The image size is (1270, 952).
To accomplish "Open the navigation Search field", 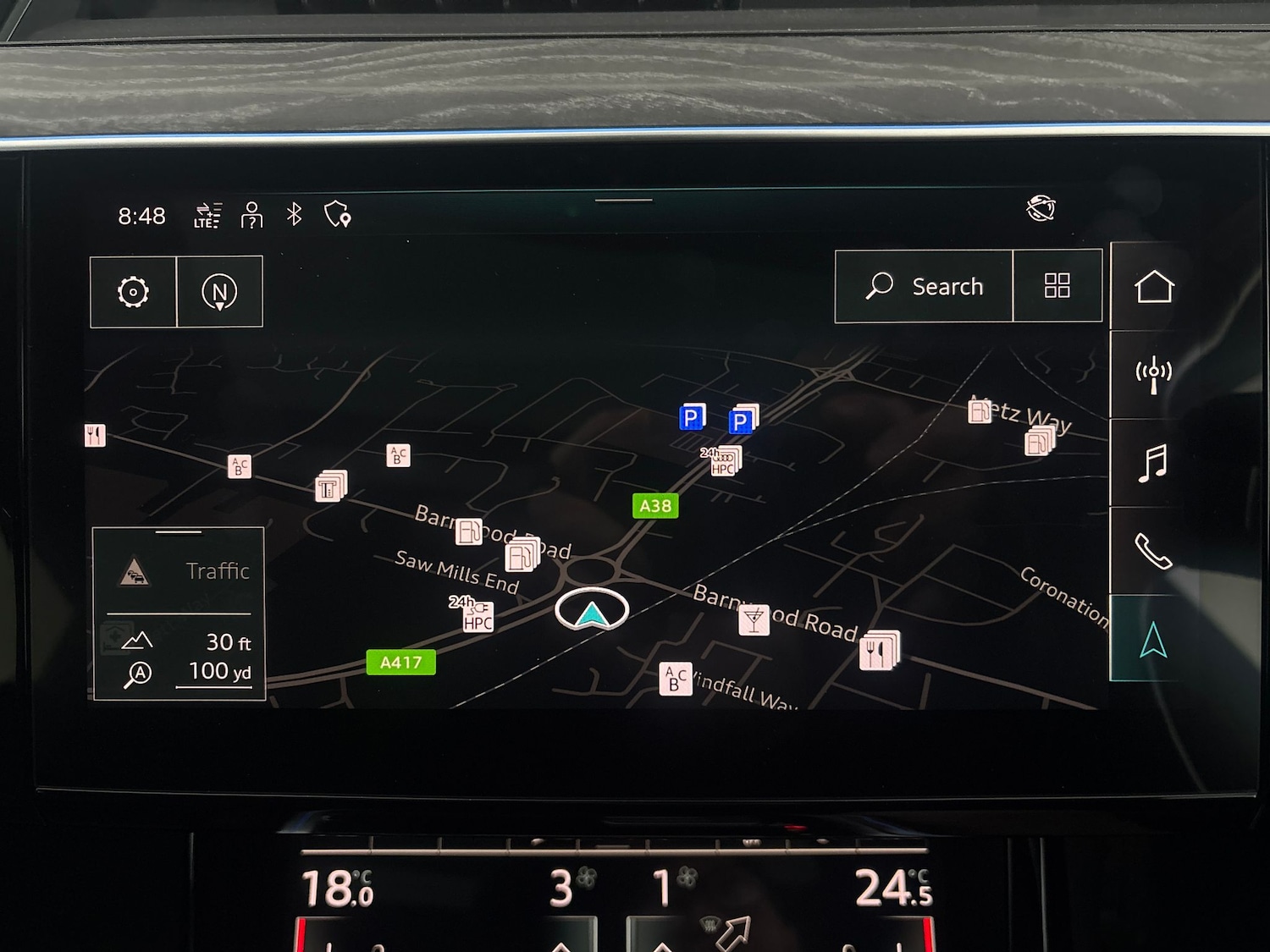I will click(x=924, y=287).
